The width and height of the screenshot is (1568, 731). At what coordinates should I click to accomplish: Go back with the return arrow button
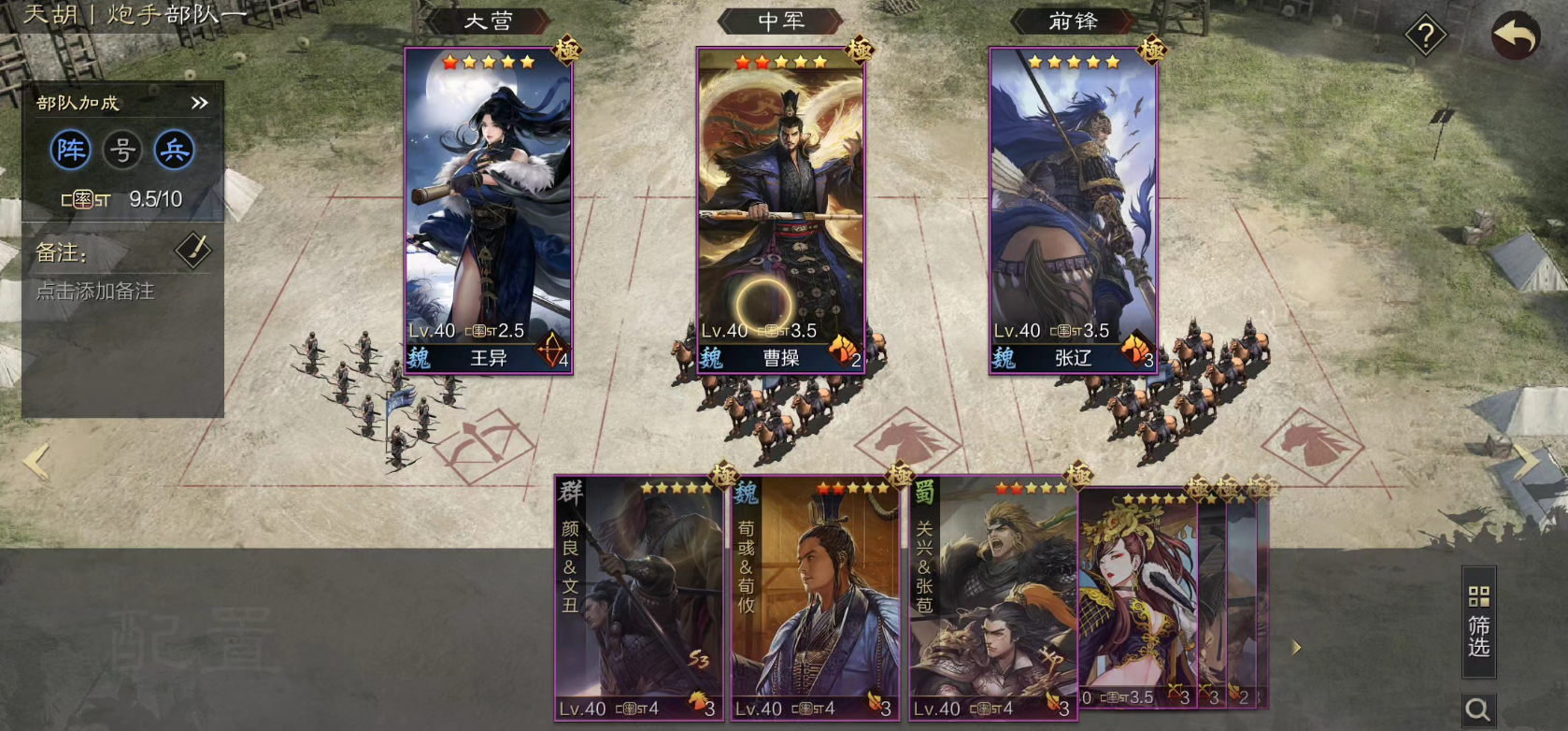[1515, 36]
